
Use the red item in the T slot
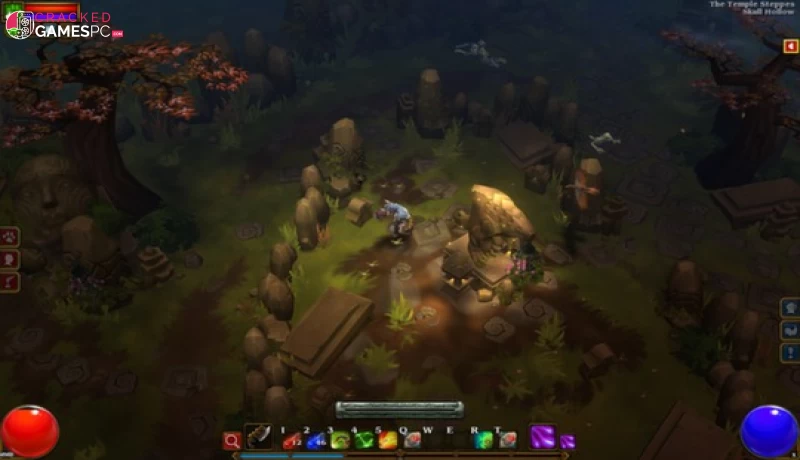click(x=508, y=440)
